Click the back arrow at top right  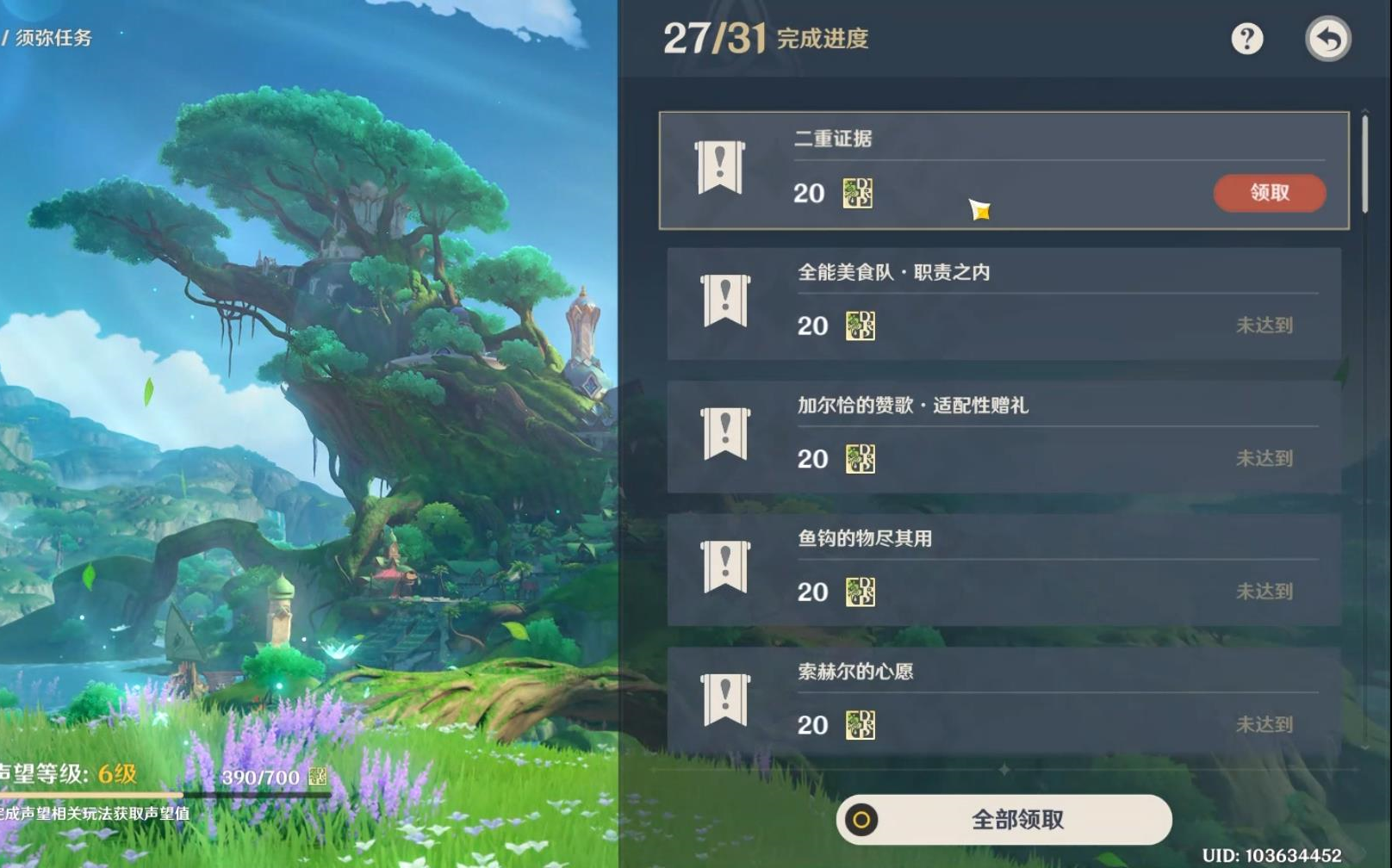click(x=1327, y=39)
